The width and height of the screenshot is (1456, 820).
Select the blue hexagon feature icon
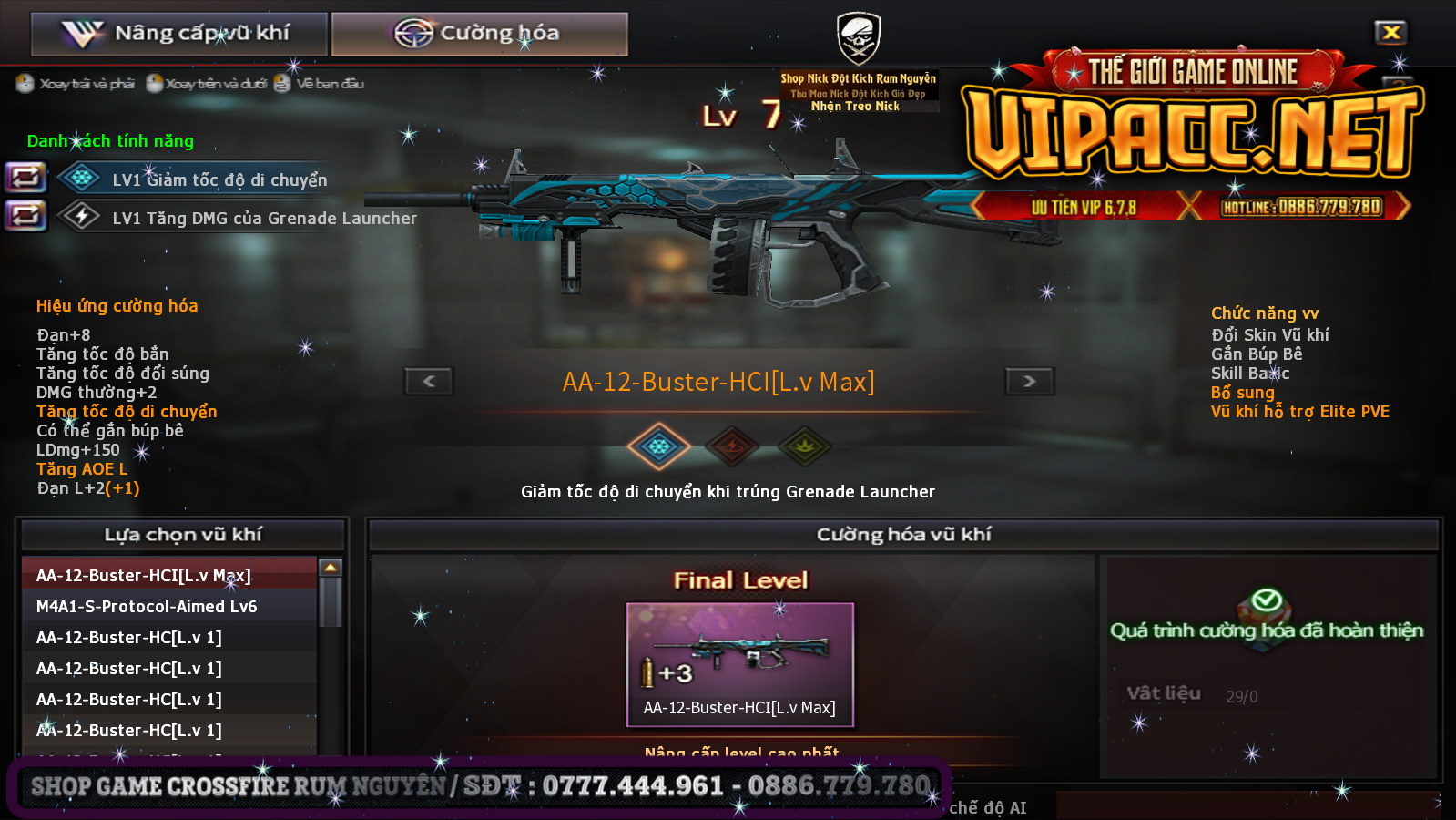pyautogui.click(x=658, y=446)
